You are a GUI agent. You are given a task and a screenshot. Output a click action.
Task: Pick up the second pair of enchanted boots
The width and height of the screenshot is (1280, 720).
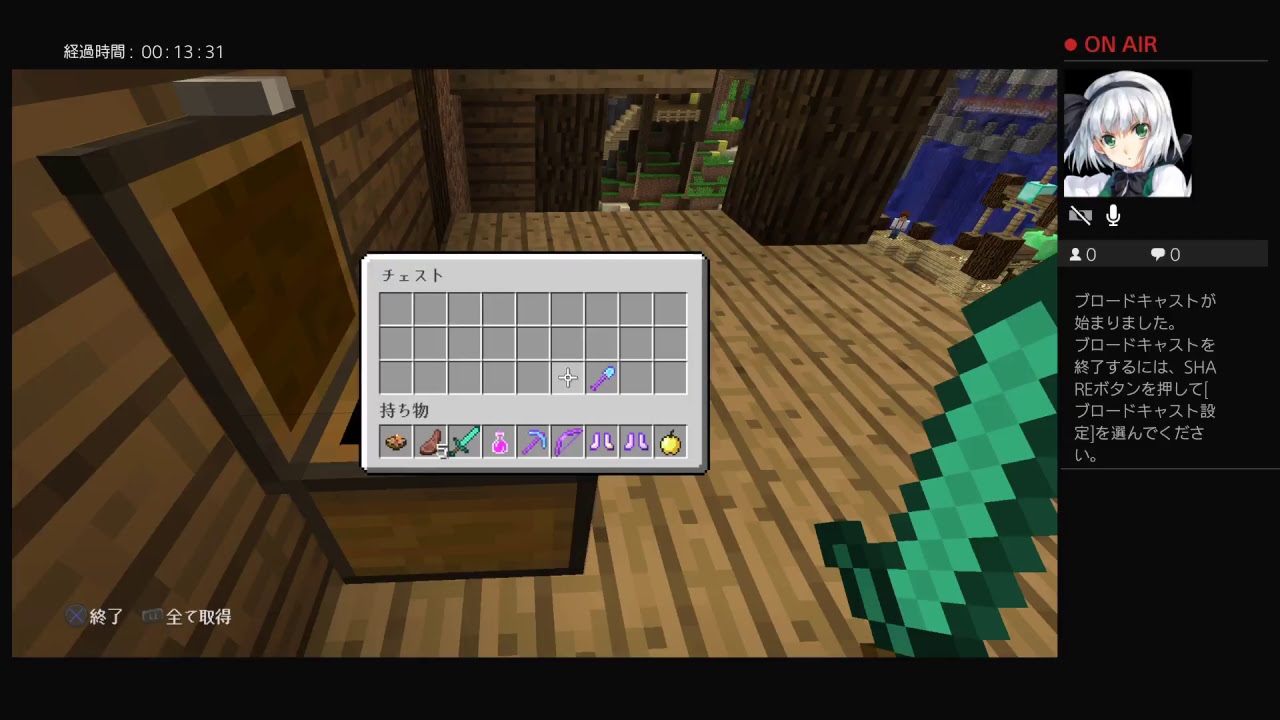point(636,442)
